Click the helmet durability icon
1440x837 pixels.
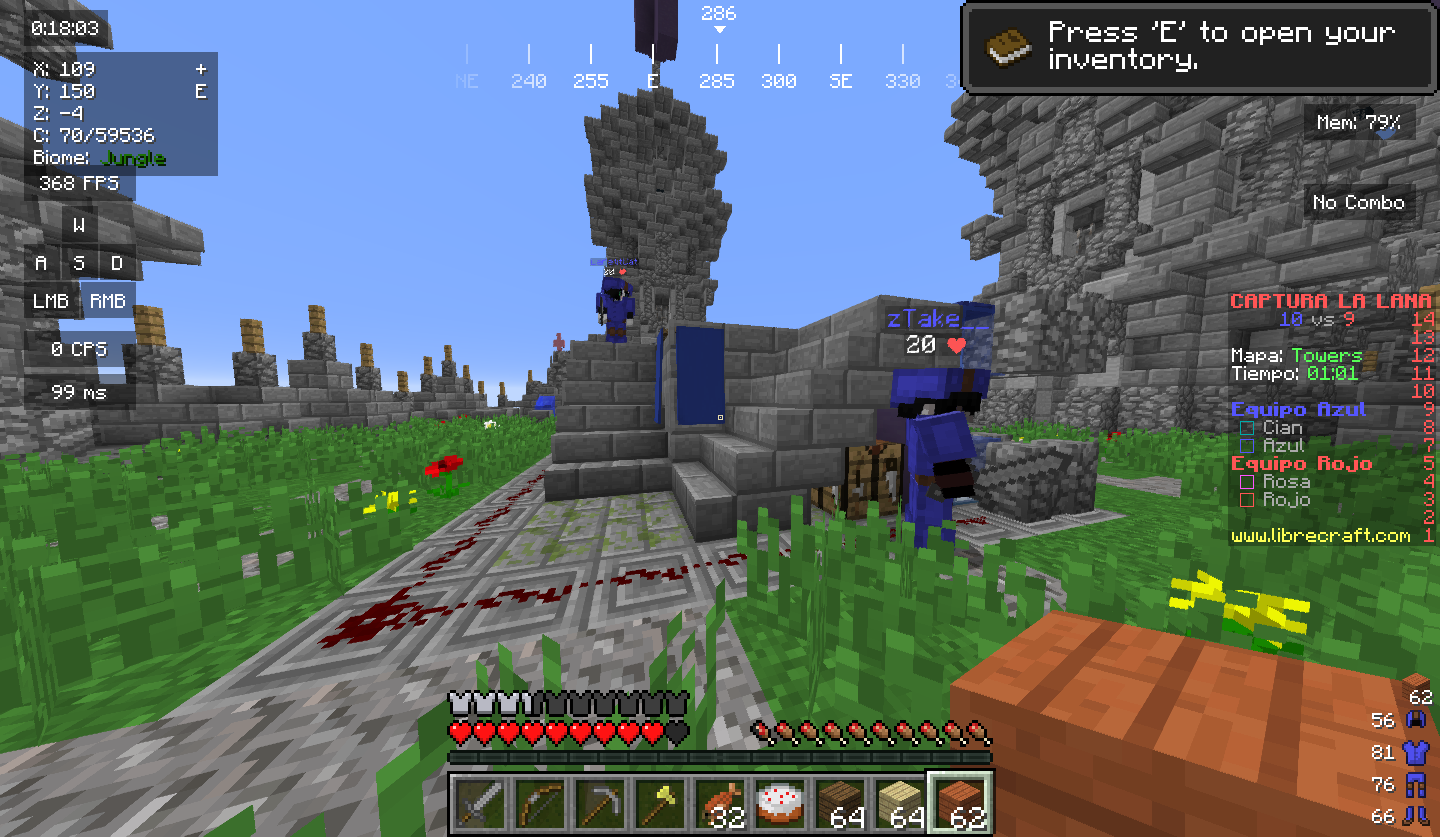1415,720
